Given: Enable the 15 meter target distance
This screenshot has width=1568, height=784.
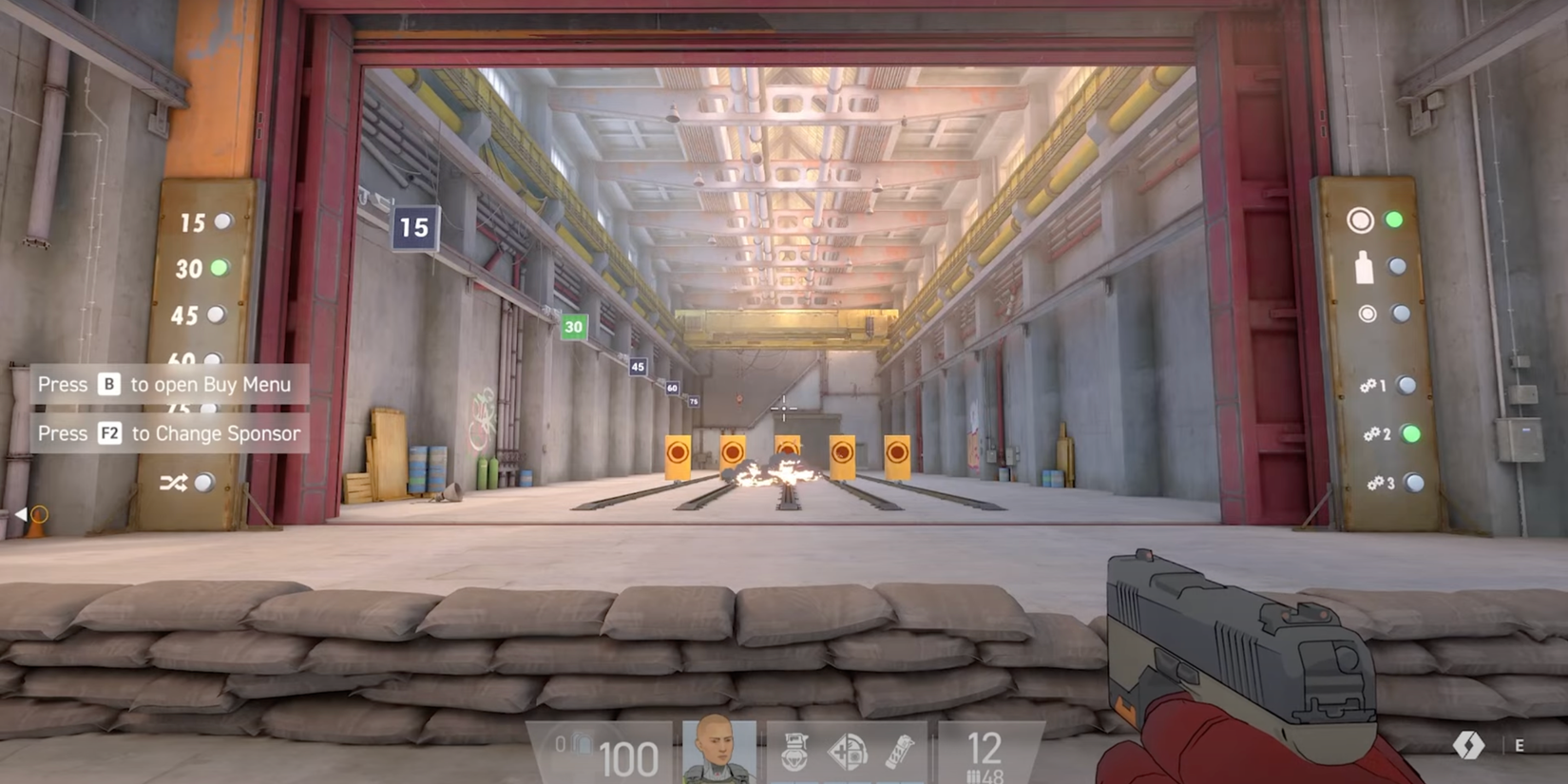Looking at the screenshot, I should coord(220,222).
